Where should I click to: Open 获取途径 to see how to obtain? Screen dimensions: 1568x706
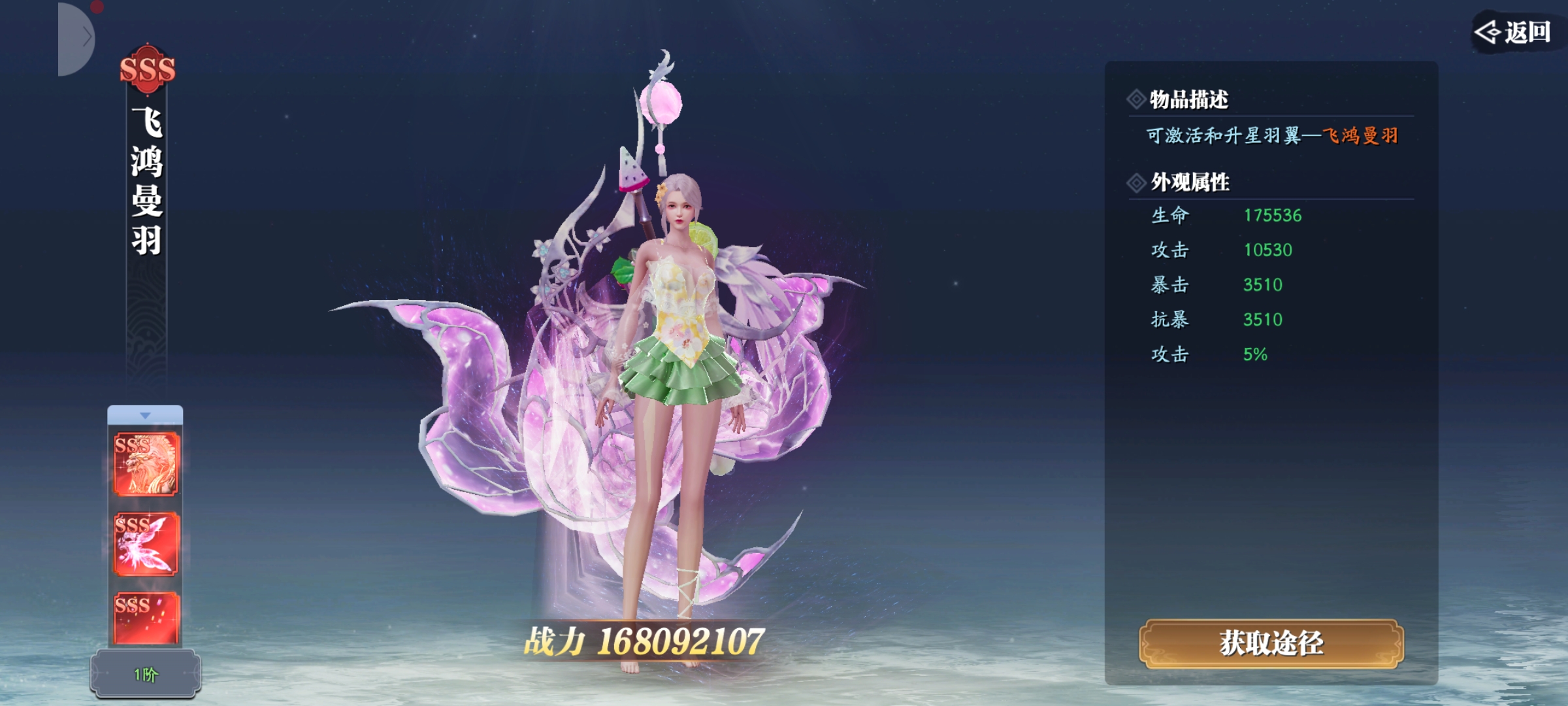click(x=1271, y=644)
